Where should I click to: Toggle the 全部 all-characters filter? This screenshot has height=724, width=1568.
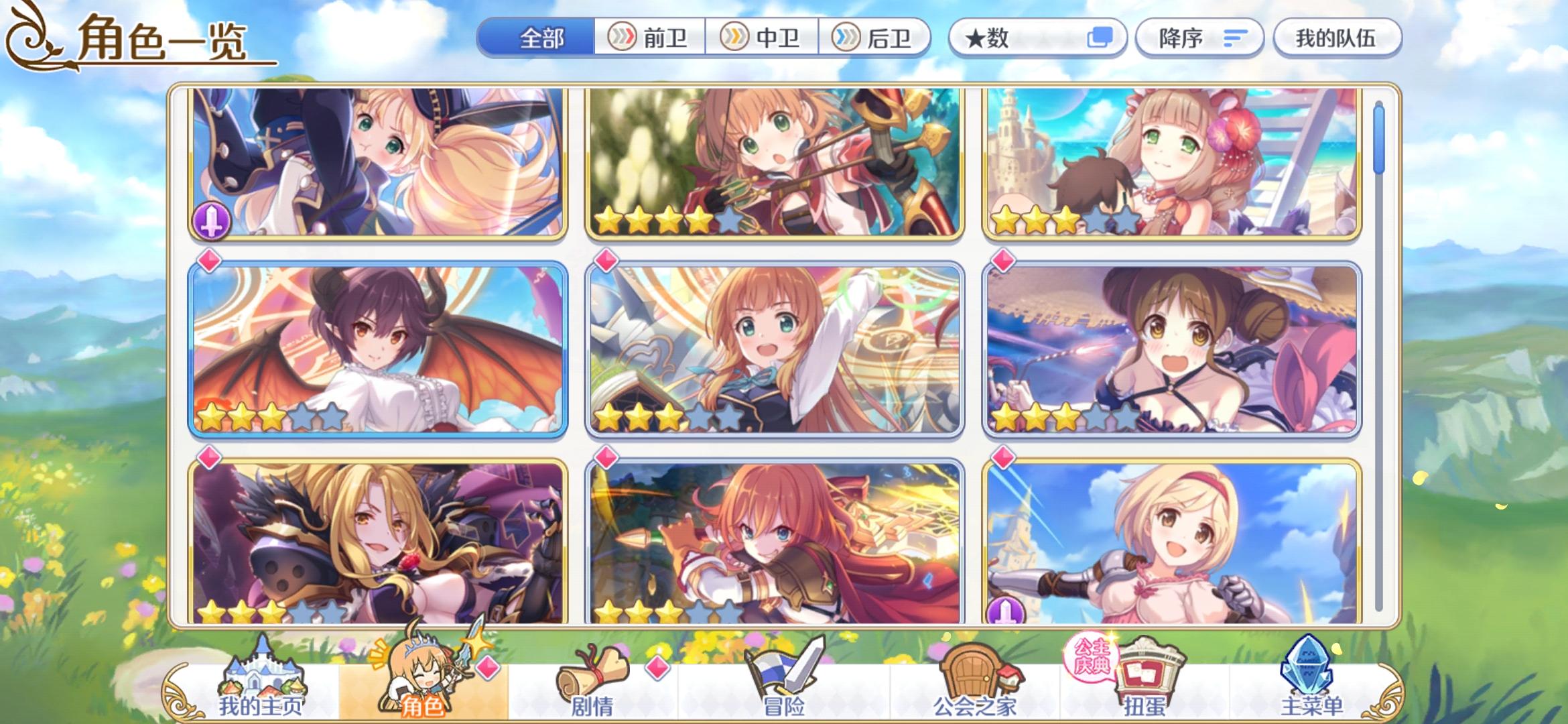[539, 38]
